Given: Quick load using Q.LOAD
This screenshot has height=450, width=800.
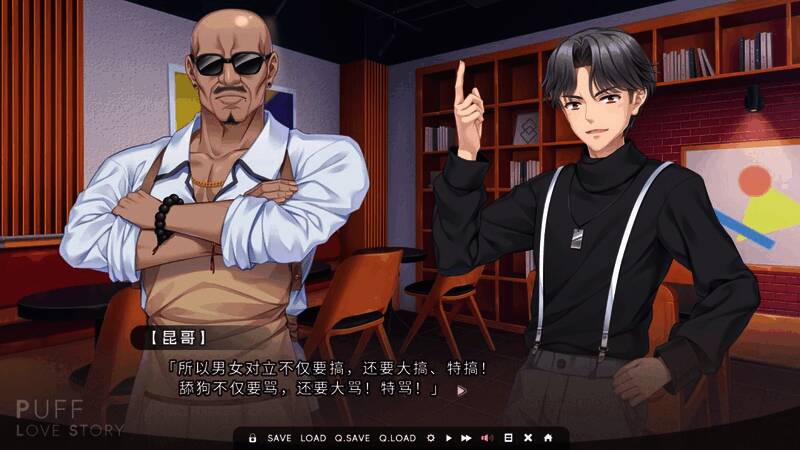Looking at the screenshot, I should (x=397, y=438).
